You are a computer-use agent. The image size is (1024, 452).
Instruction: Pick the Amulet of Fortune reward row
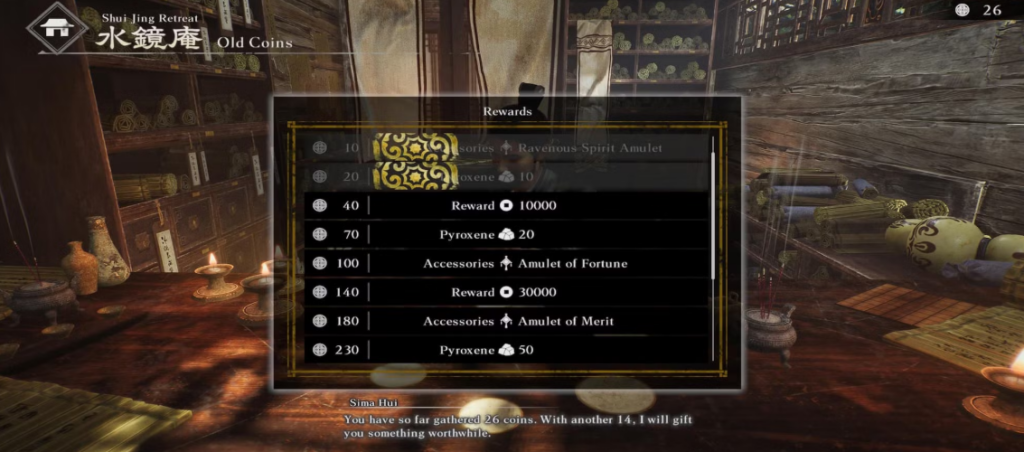[506, 263]
